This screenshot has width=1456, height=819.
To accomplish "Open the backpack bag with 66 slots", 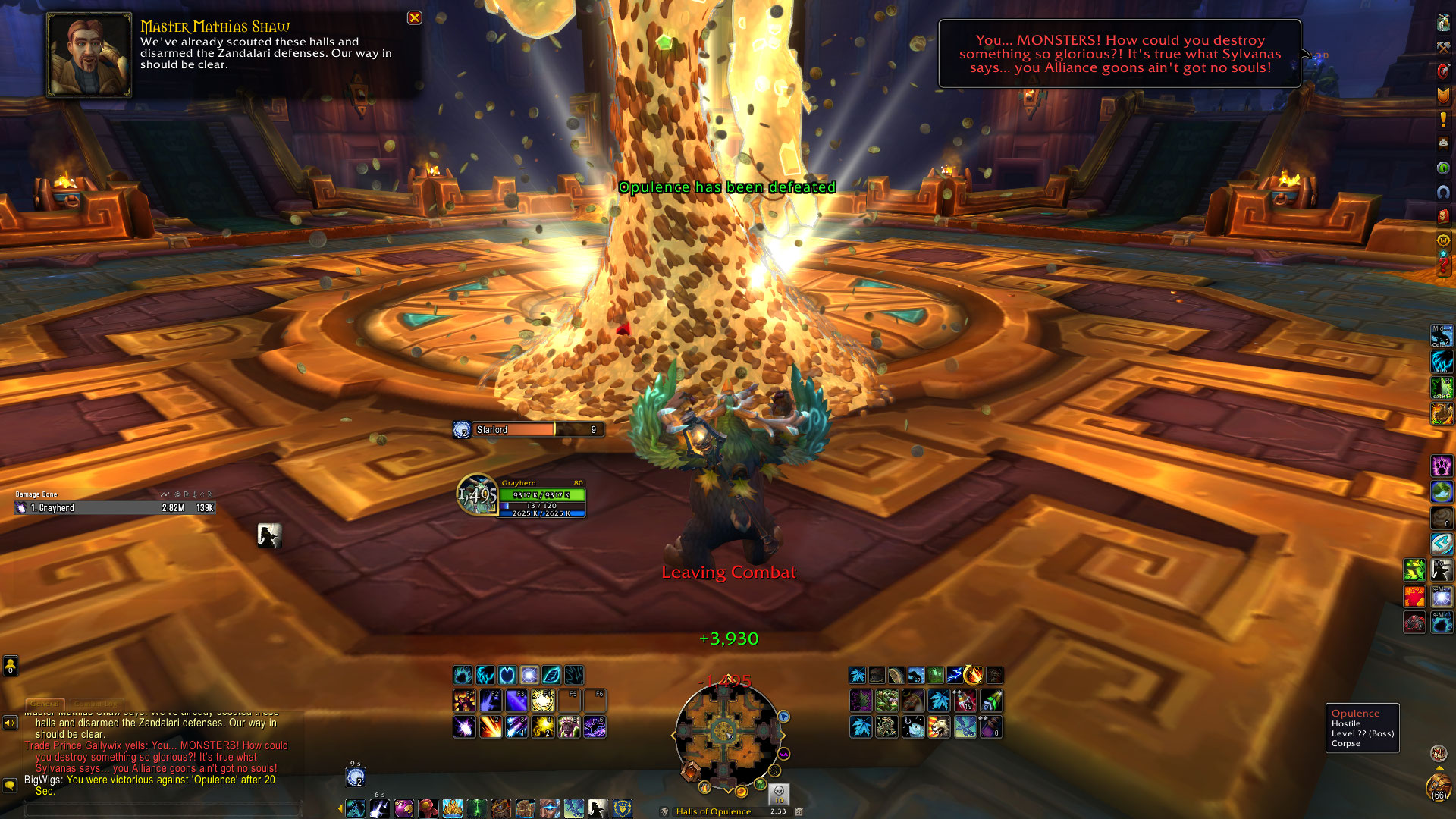I will click(x=1438, y=787).
